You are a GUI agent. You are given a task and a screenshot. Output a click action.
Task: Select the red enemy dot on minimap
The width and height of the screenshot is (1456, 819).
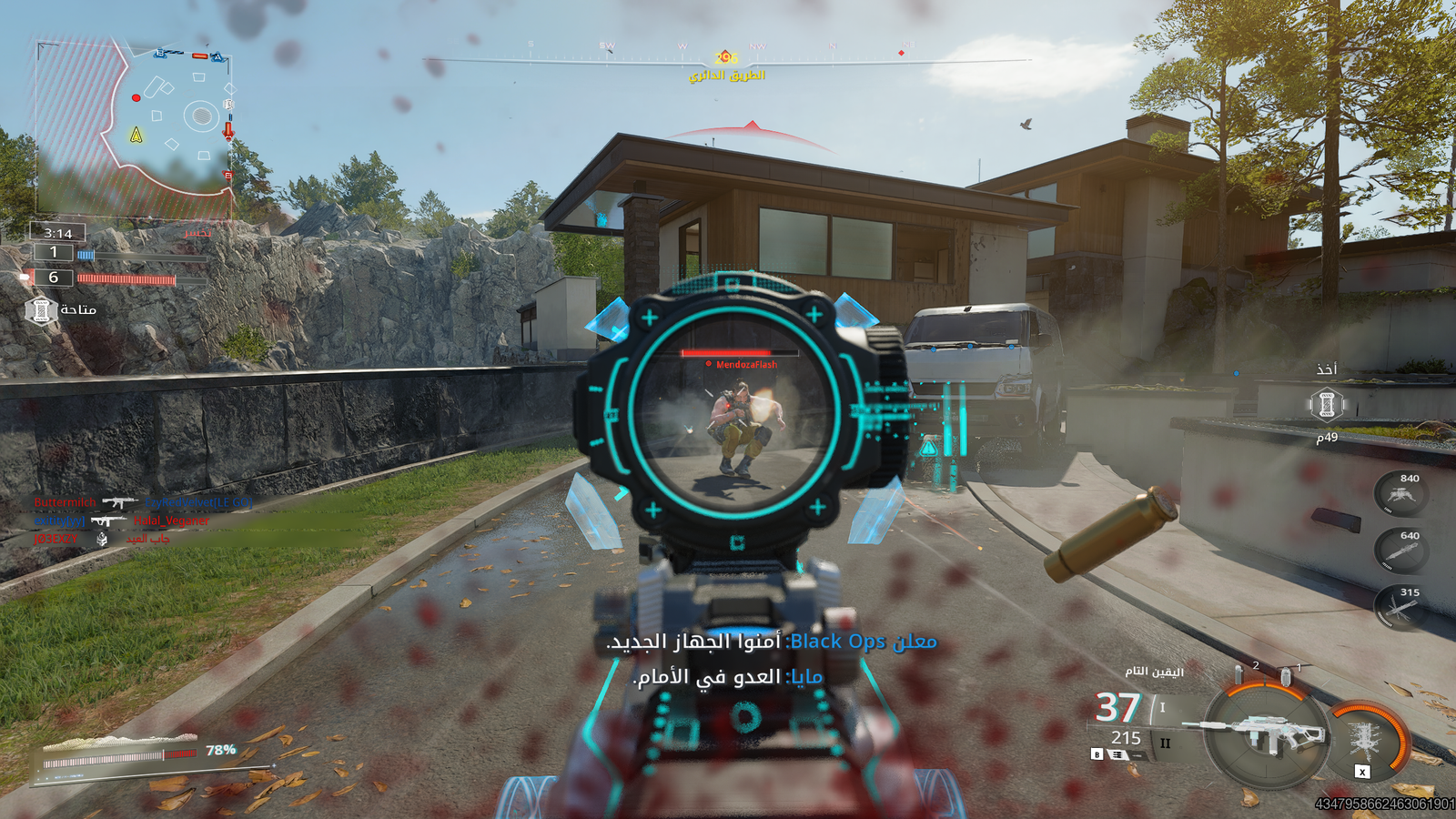click(x=136, y=97)
